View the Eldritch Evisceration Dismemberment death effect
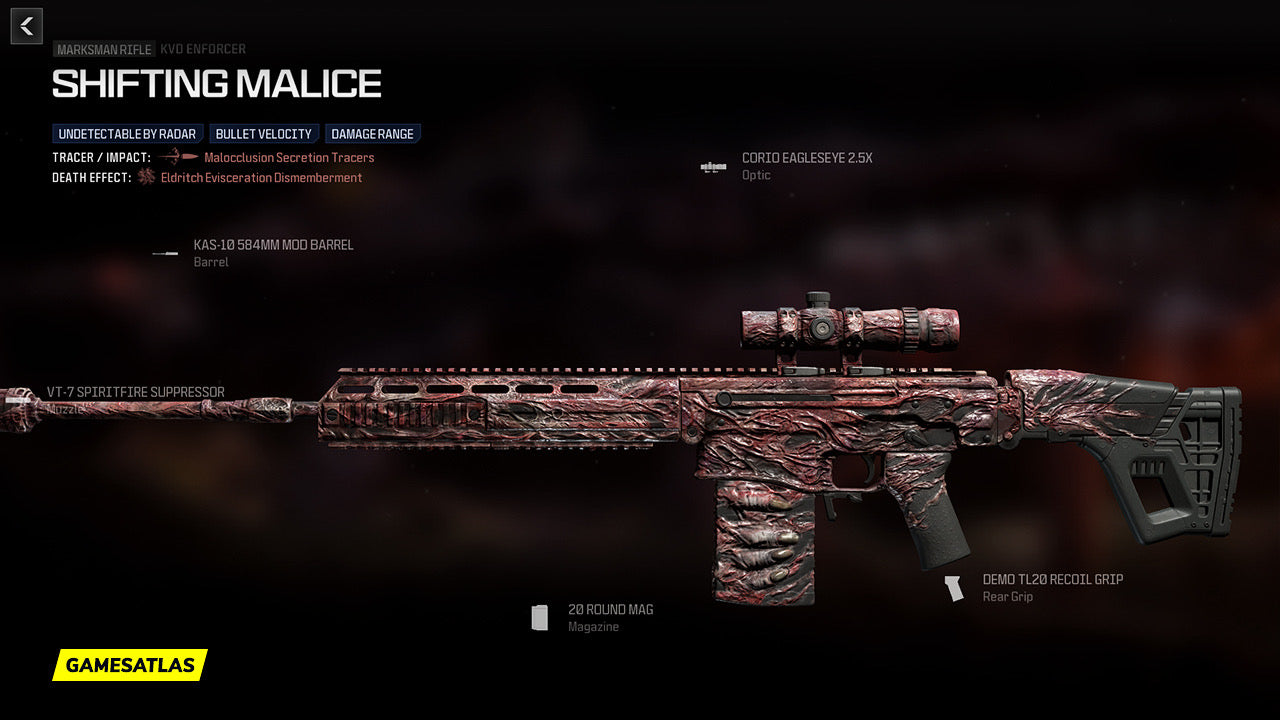The image size is (1280, 720). tap(261, 178)
